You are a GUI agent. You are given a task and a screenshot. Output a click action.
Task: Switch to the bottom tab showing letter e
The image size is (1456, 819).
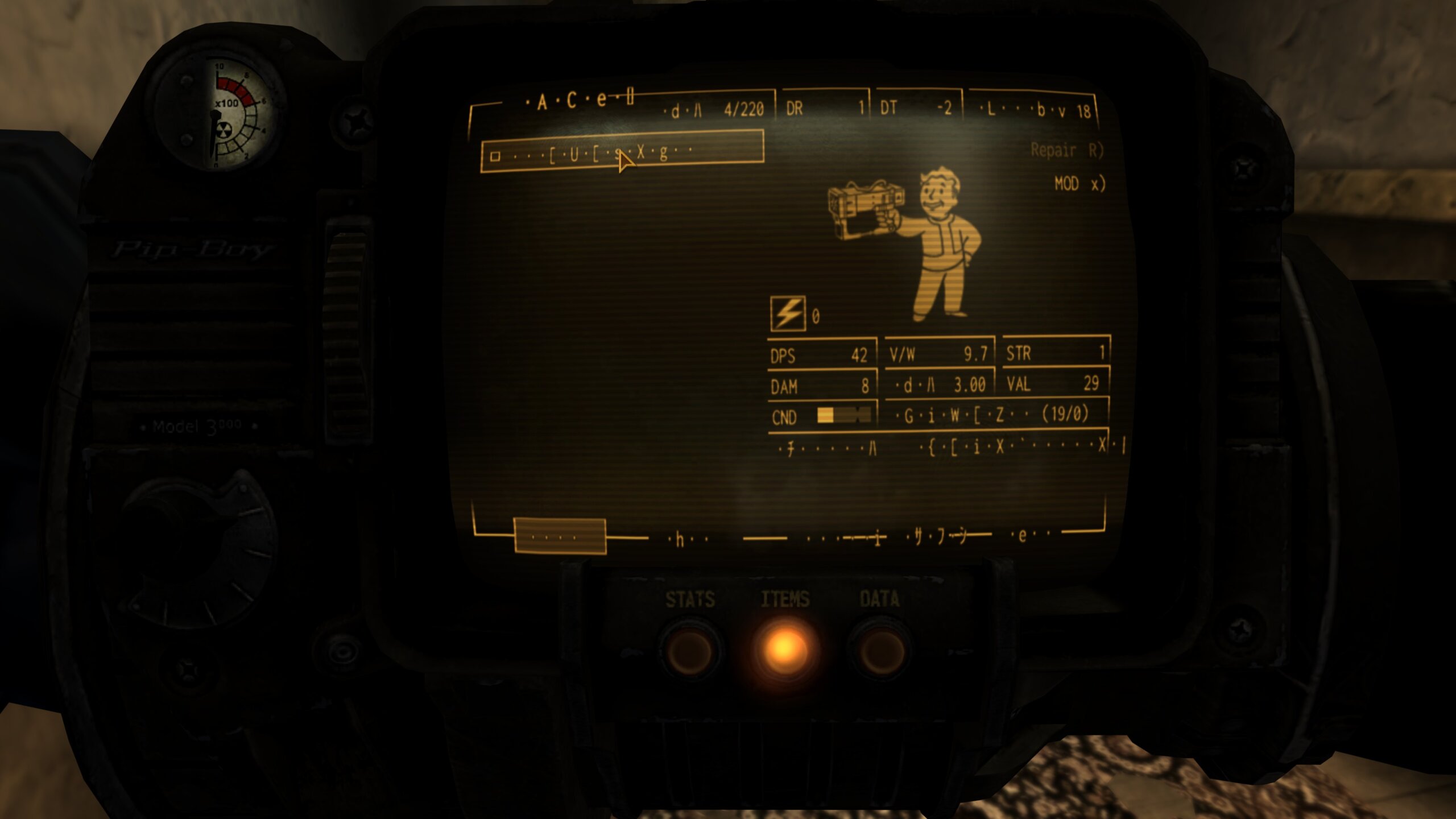tap(1029, 535)
